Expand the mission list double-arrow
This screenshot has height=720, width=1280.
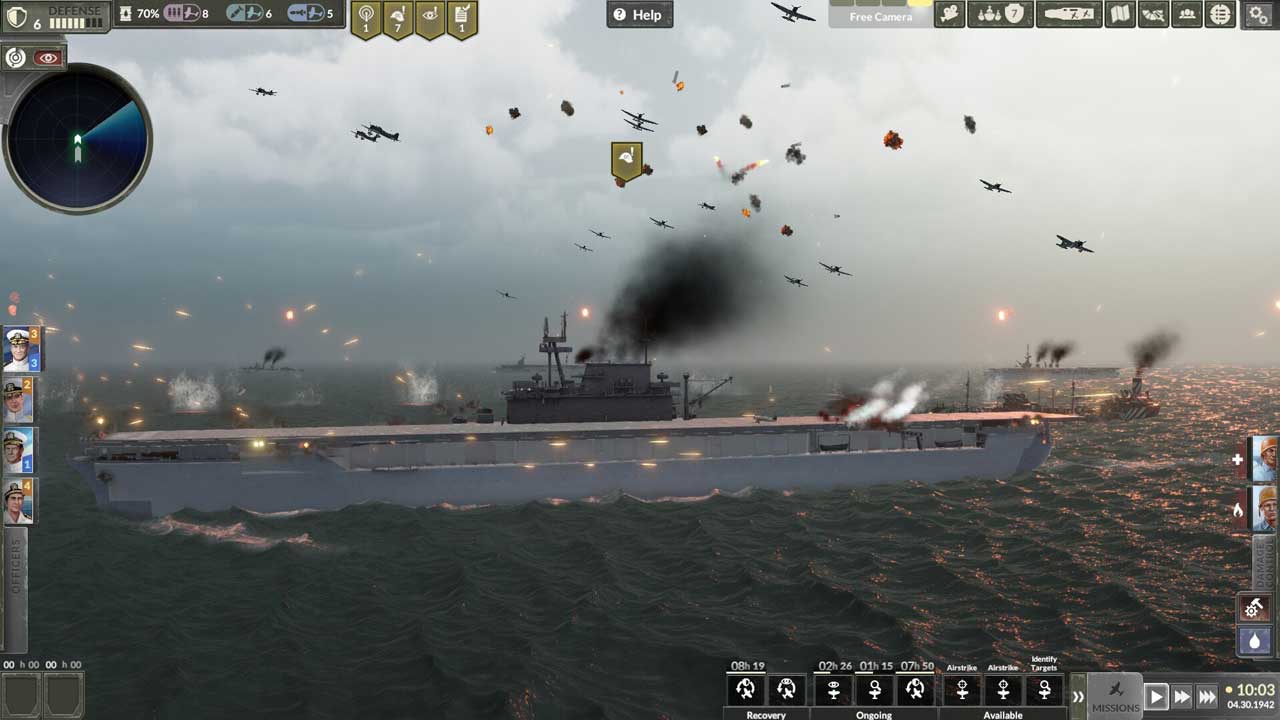(x=1078, y=696)
